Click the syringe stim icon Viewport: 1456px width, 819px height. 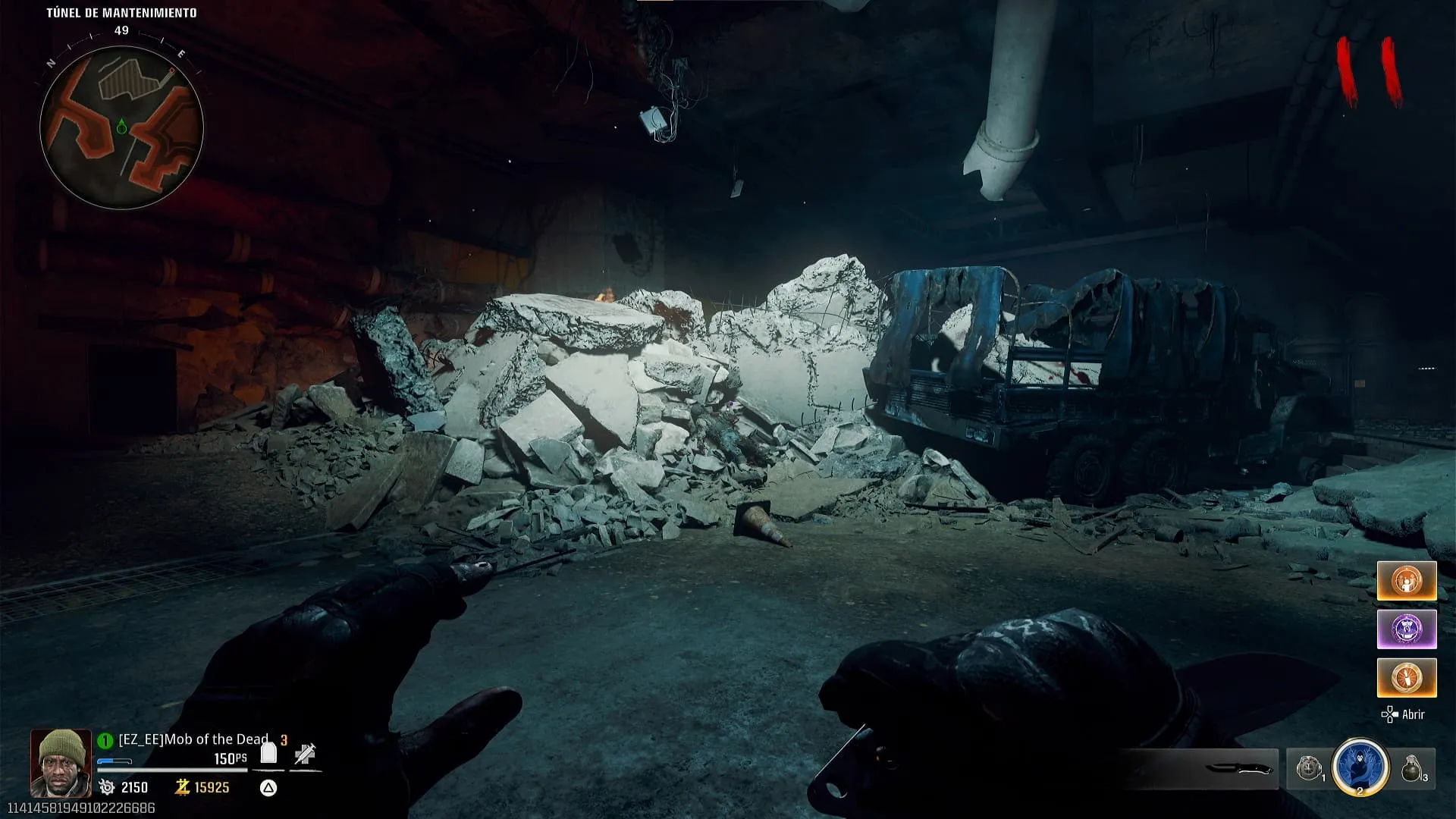click(305, 754)
